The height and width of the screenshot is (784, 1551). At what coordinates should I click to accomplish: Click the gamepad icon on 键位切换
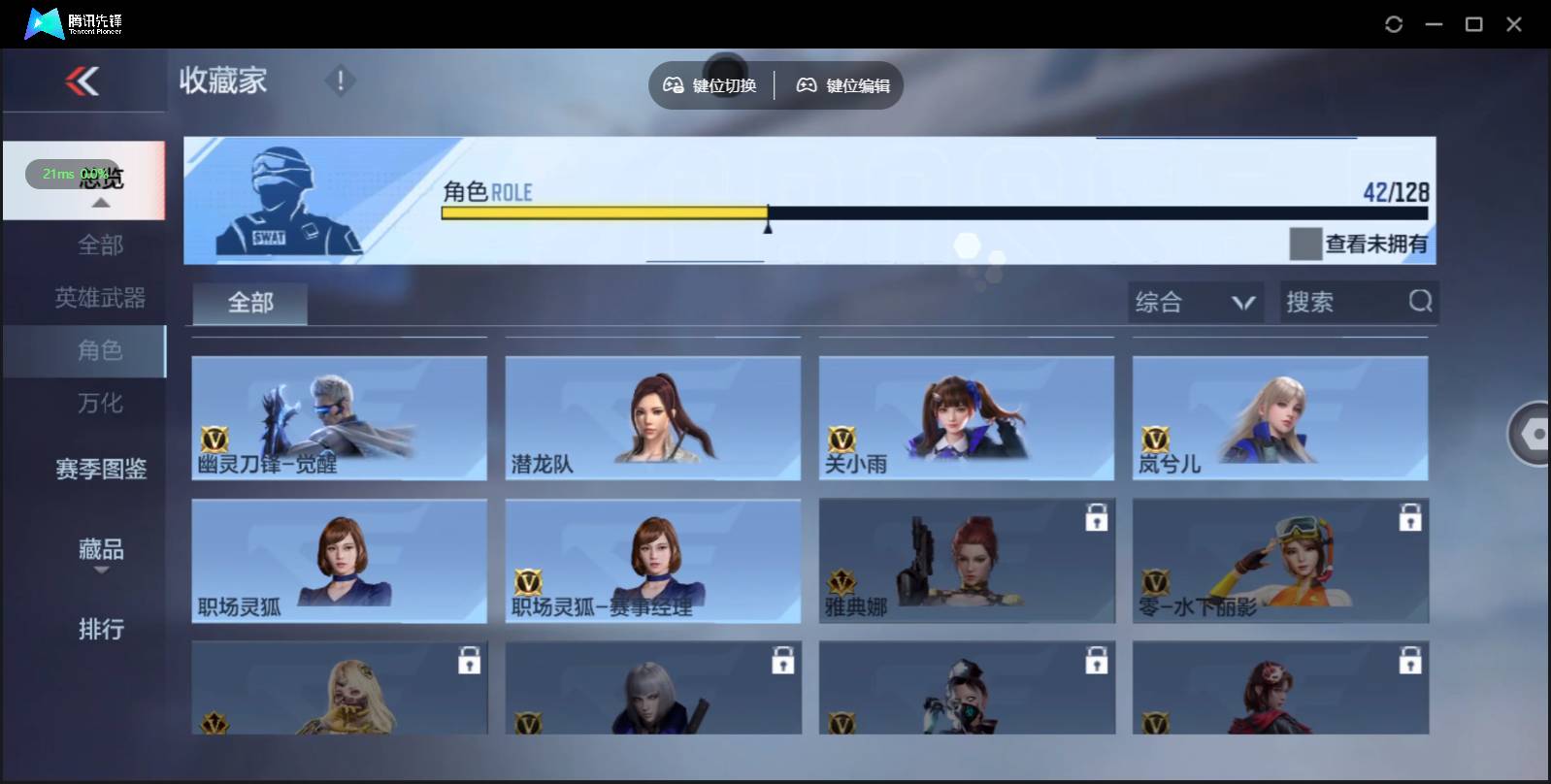673,84
